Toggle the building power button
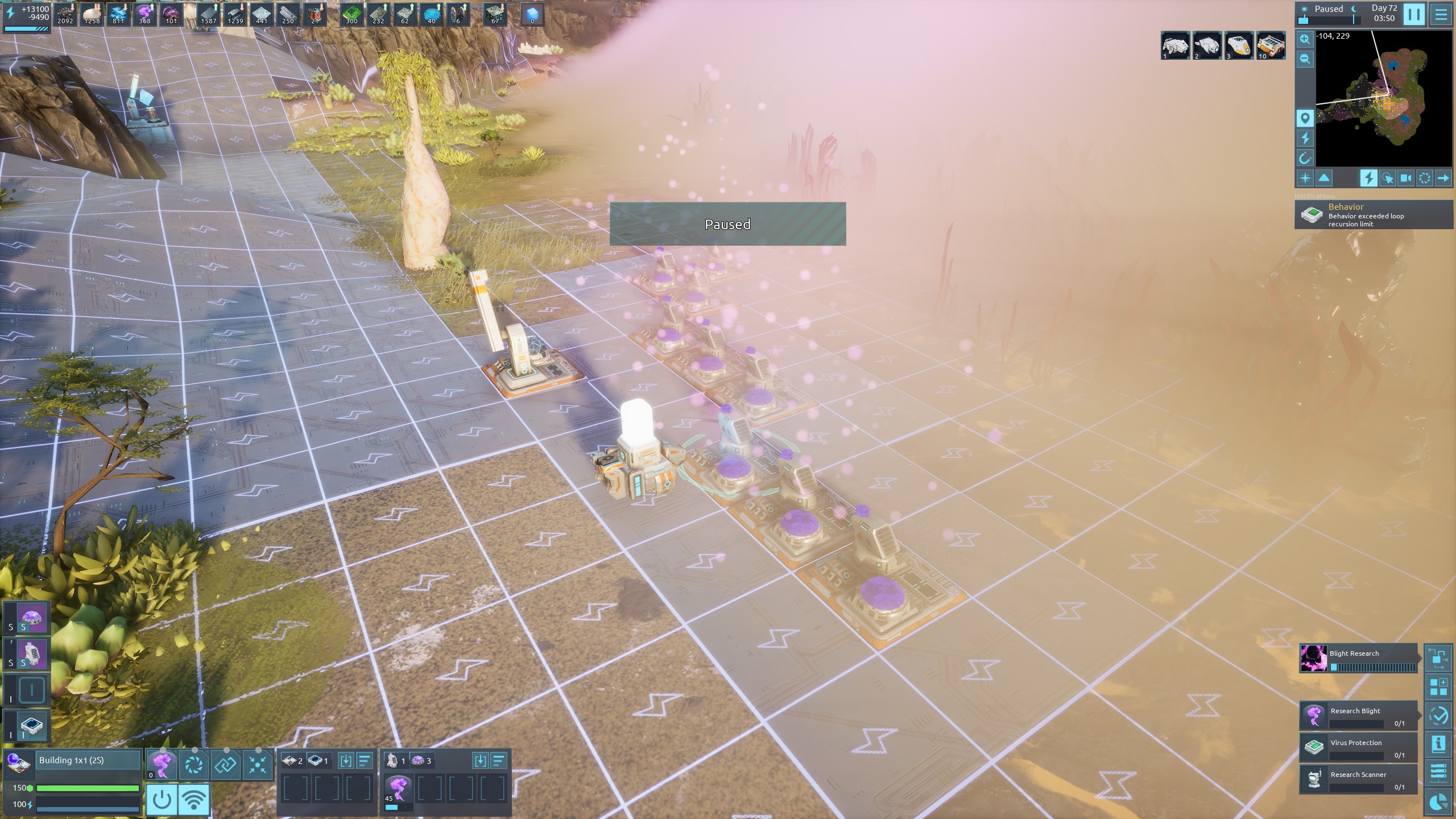This screenshot has height=819, width=1456. (x=162, y=799)
